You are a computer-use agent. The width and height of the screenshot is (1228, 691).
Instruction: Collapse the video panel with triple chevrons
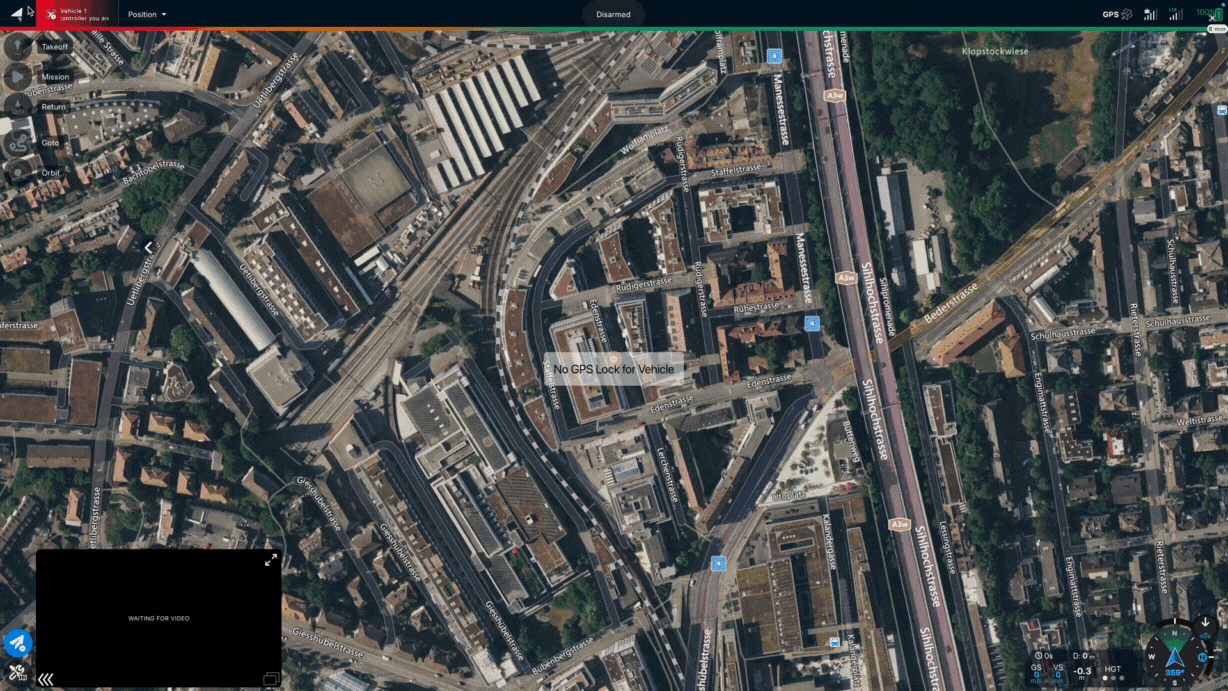click(x=45, y=679)
